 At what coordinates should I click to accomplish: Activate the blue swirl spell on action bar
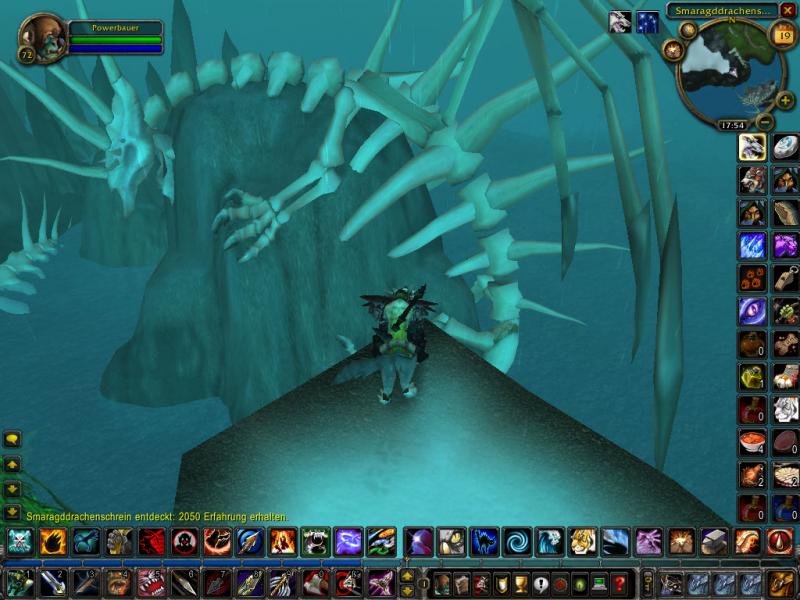[517, 542]
